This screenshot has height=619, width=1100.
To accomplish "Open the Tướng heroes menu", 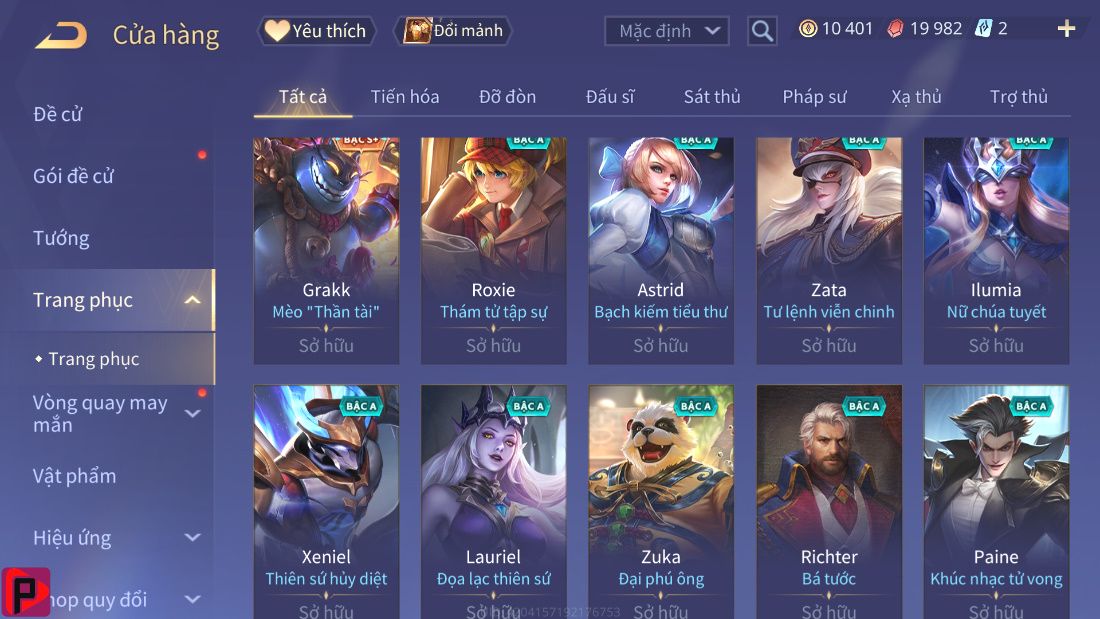I will click(x=61, y=238).
